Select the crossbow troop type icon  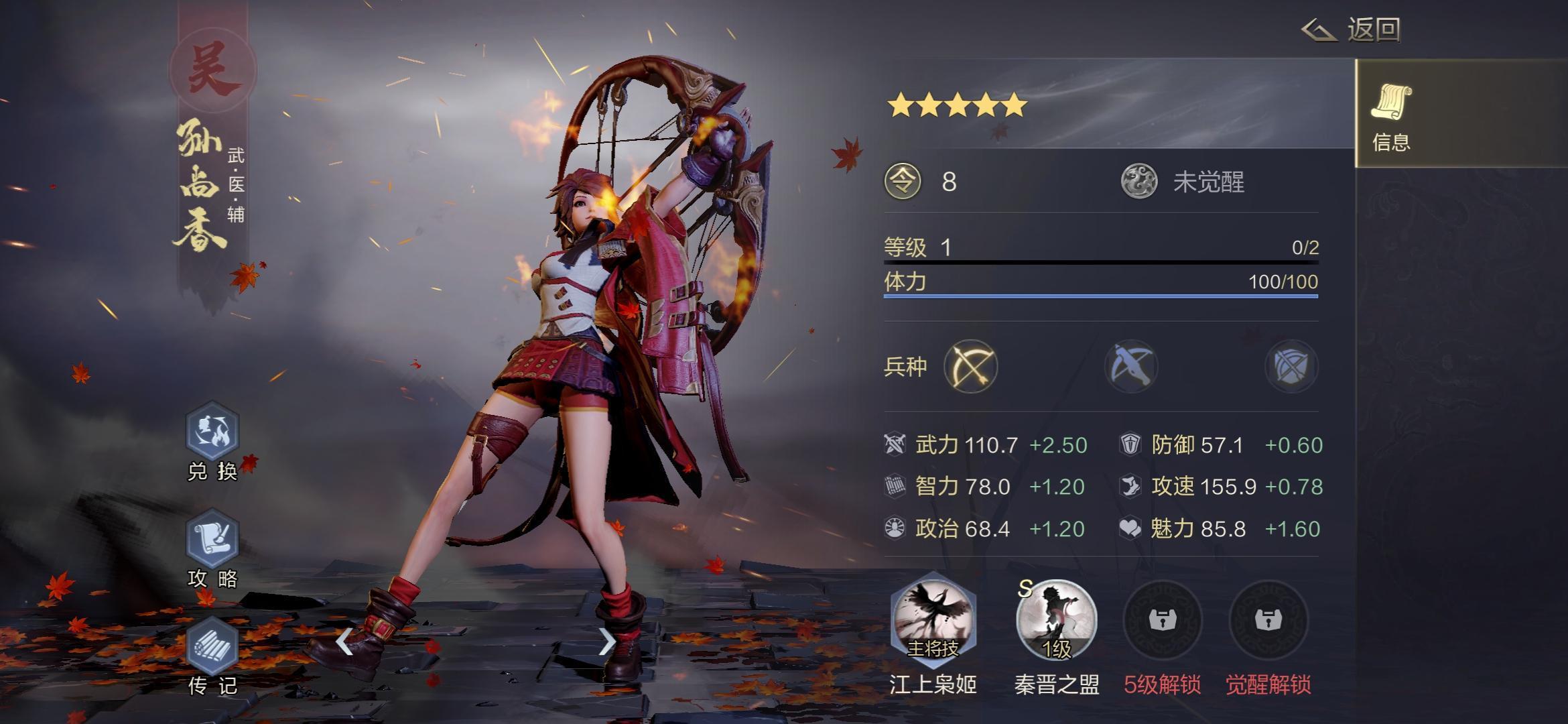point(1131,367)
